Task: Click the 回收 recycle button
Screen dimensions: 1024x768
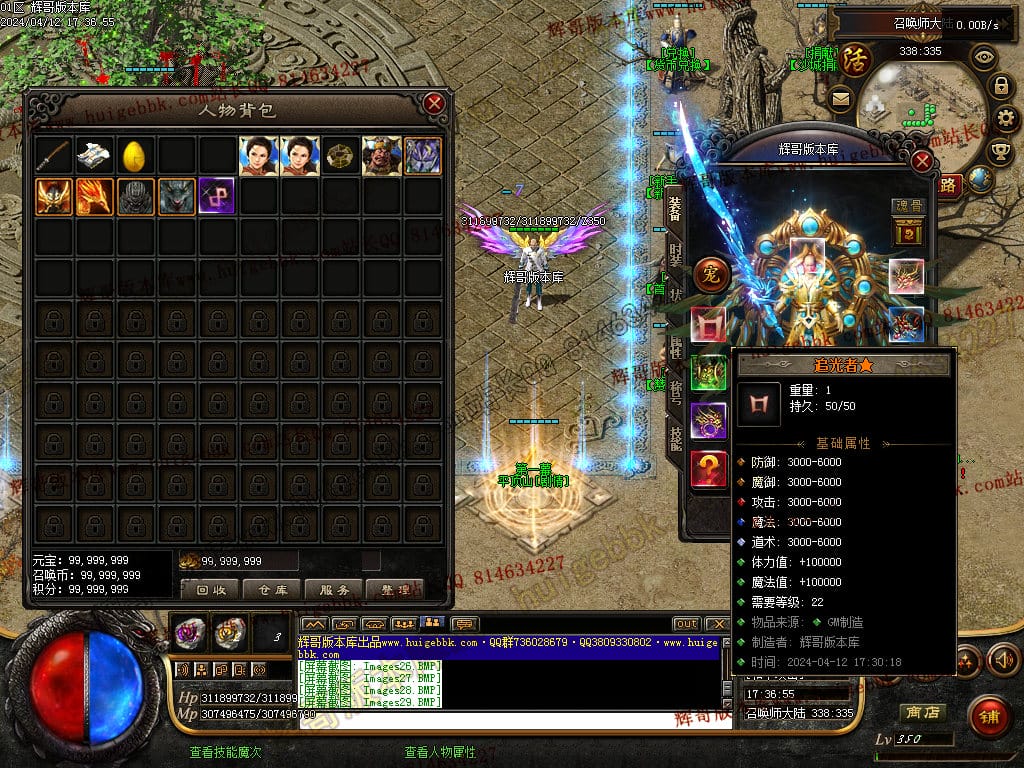Action: 211,589
